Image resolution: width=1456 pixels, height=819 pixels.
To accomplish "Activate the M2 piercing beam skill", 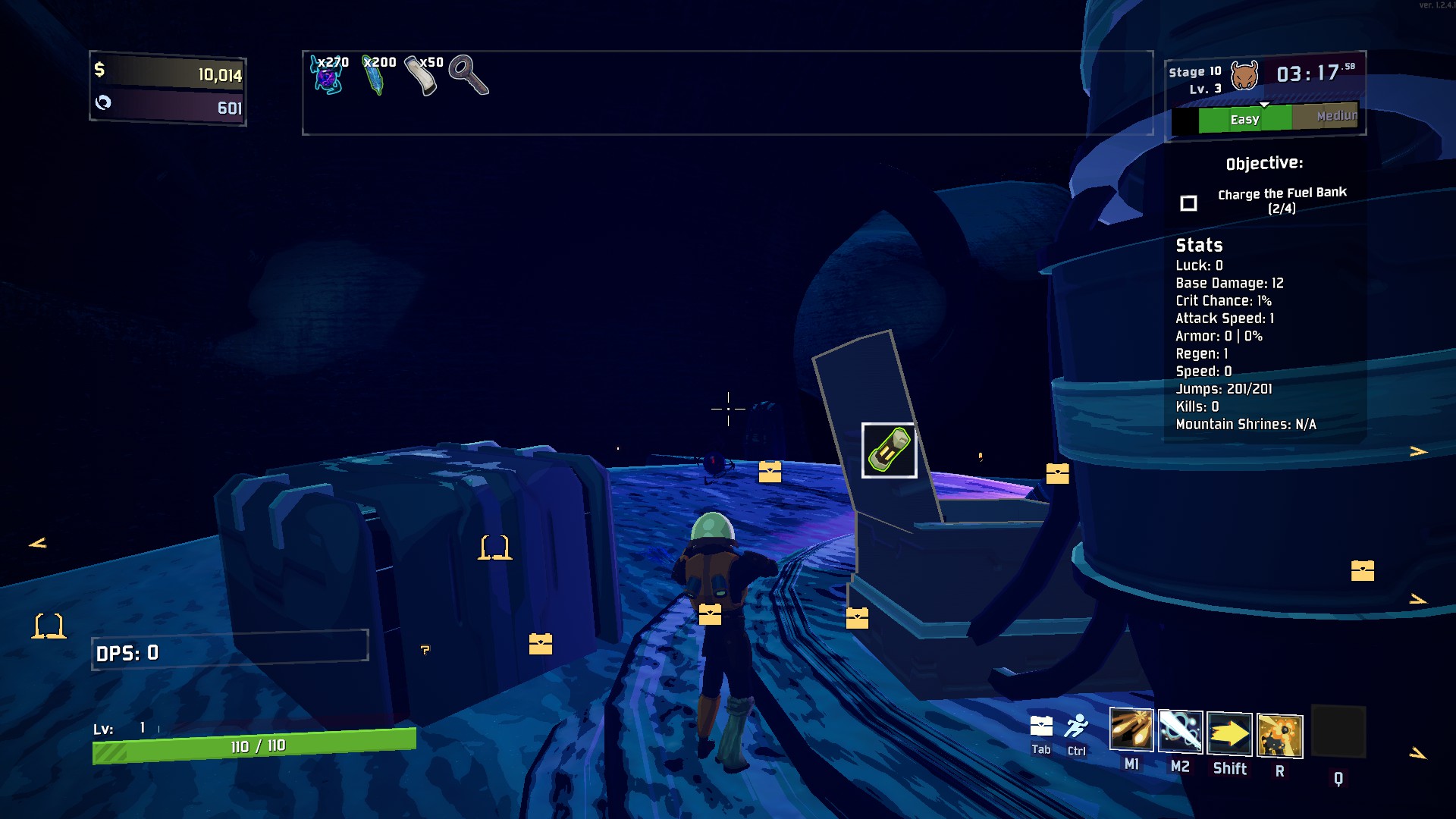I will [x=1180, y=732].
